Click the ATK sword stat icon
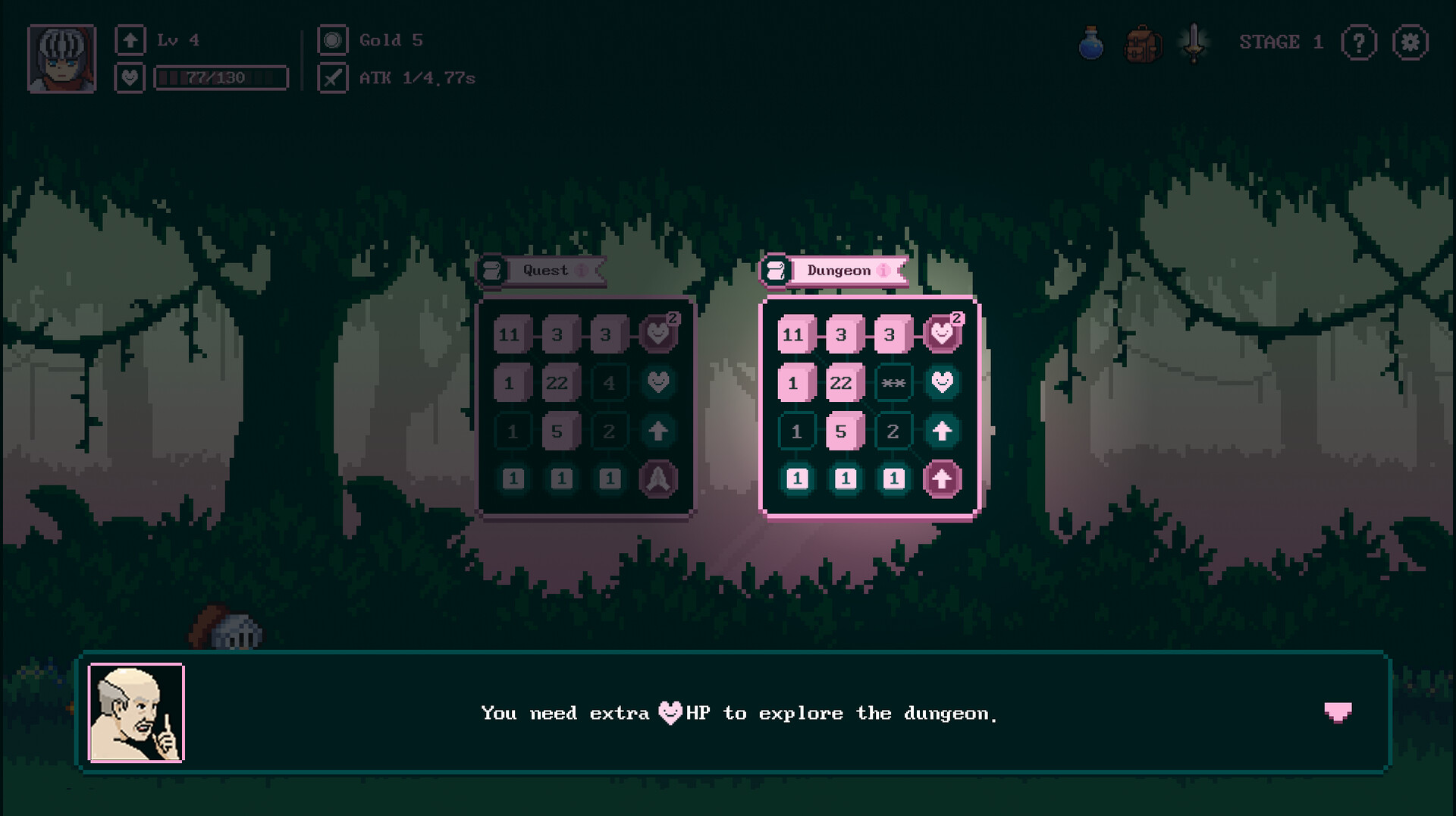The image size is (1456, 816). pos(331,77)
